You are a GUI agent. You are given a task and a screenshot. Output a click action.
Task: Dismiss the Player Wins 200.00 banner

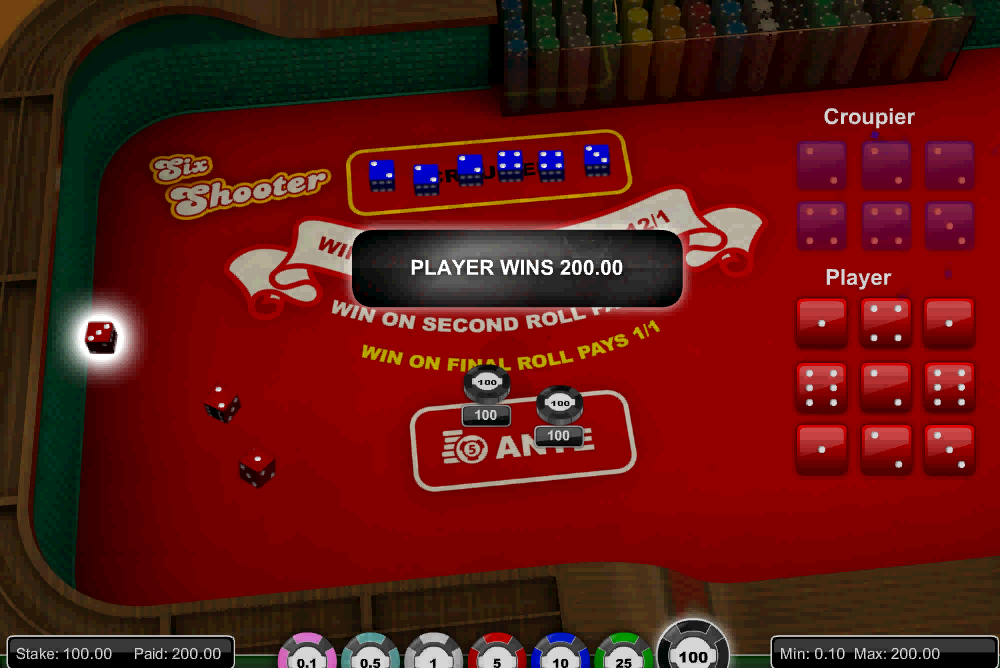tap(517, 268)
